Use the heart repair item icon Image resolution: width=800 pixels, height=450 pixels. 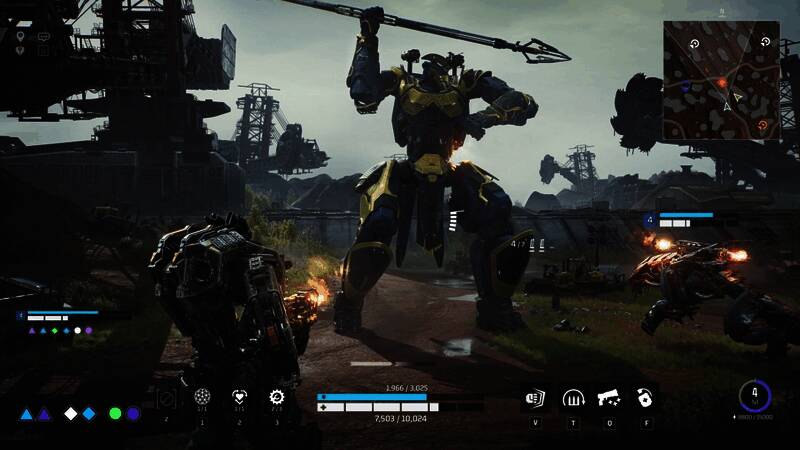(239, 397)
